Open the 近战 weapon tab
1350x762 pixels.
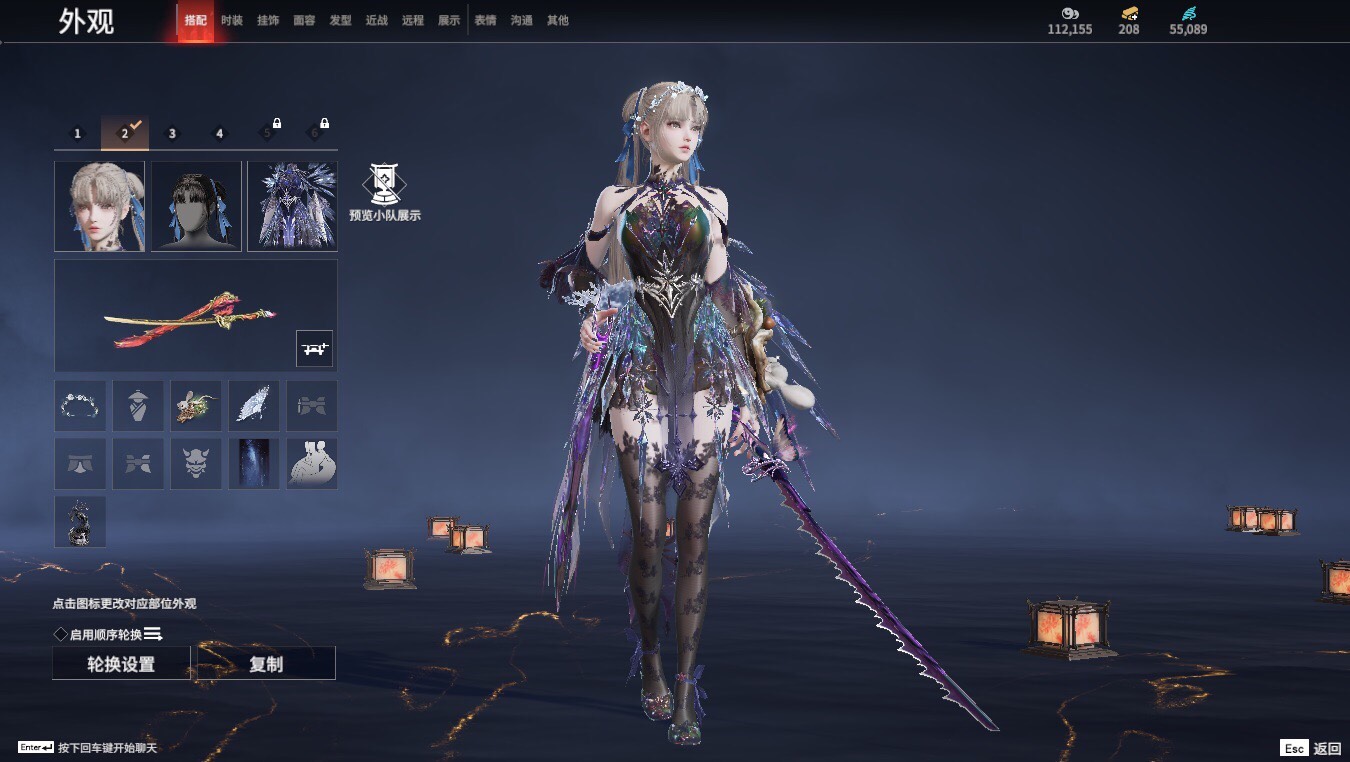click(376, 20)
